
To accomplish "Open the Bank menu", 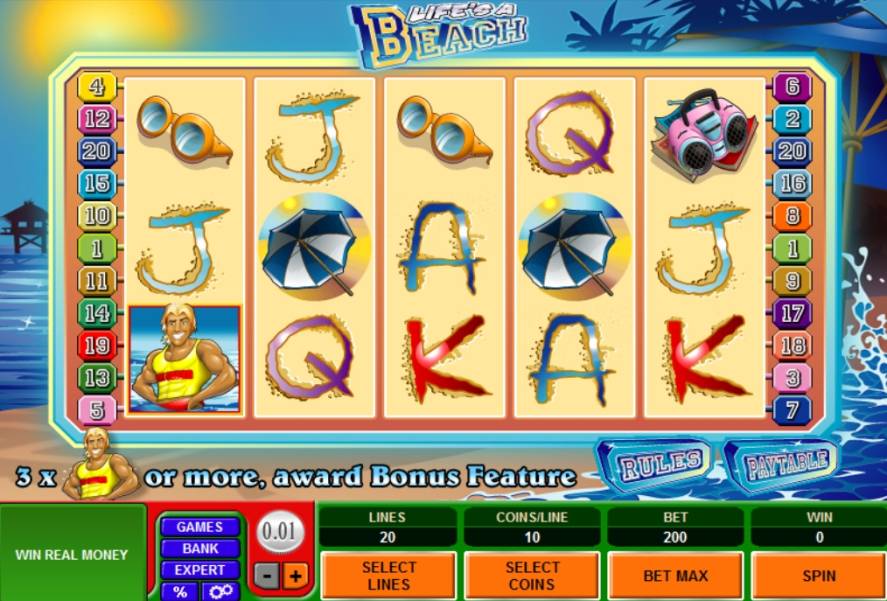I will coord(200,548).
